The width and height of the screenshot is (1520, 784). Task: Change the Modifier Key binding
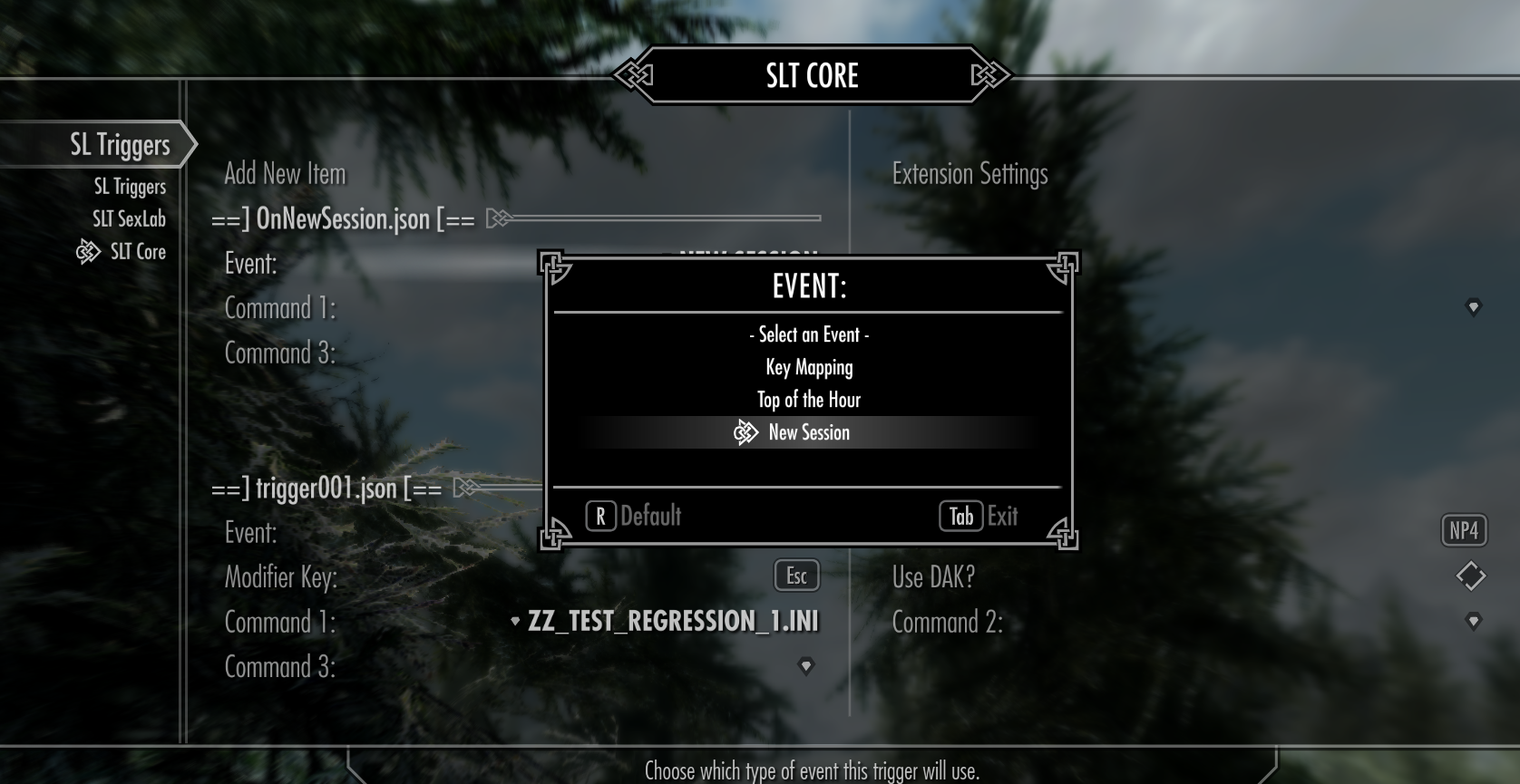click(x=796, y=576)
